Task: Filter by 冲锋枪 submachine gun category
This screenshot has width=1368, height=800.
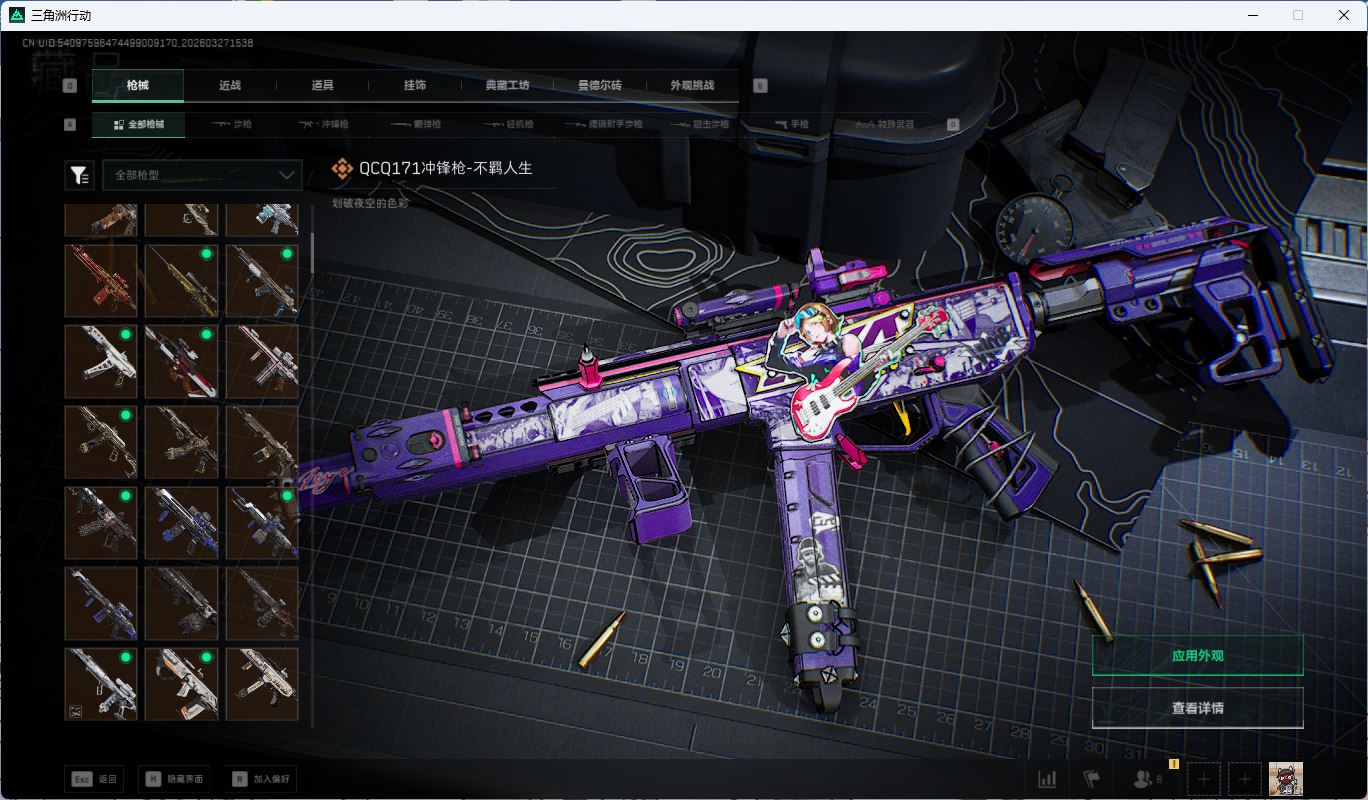Action: pos(323,125)
